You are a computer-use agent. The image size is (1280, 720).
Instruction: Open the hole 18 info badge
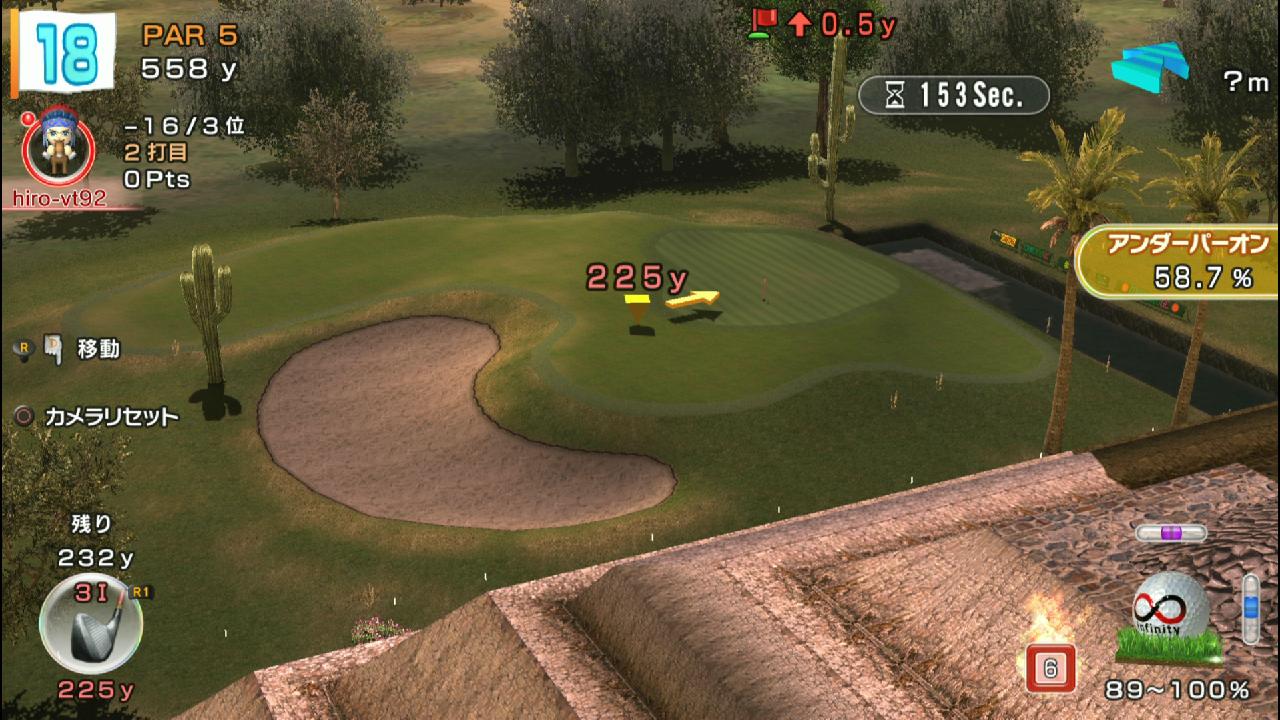pos(65,52)
